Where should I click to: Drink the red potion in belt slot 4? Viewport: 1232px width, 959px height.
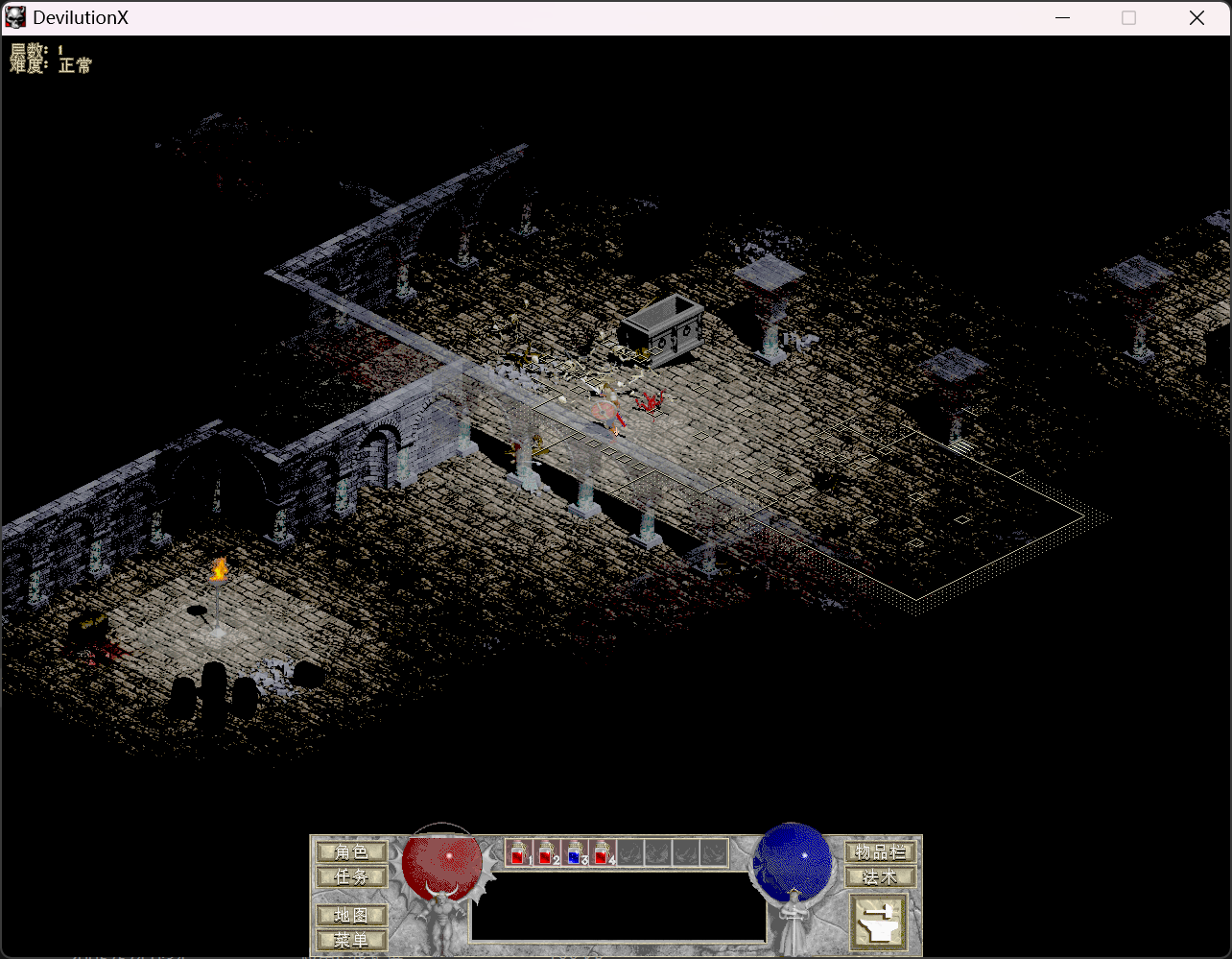600,852
